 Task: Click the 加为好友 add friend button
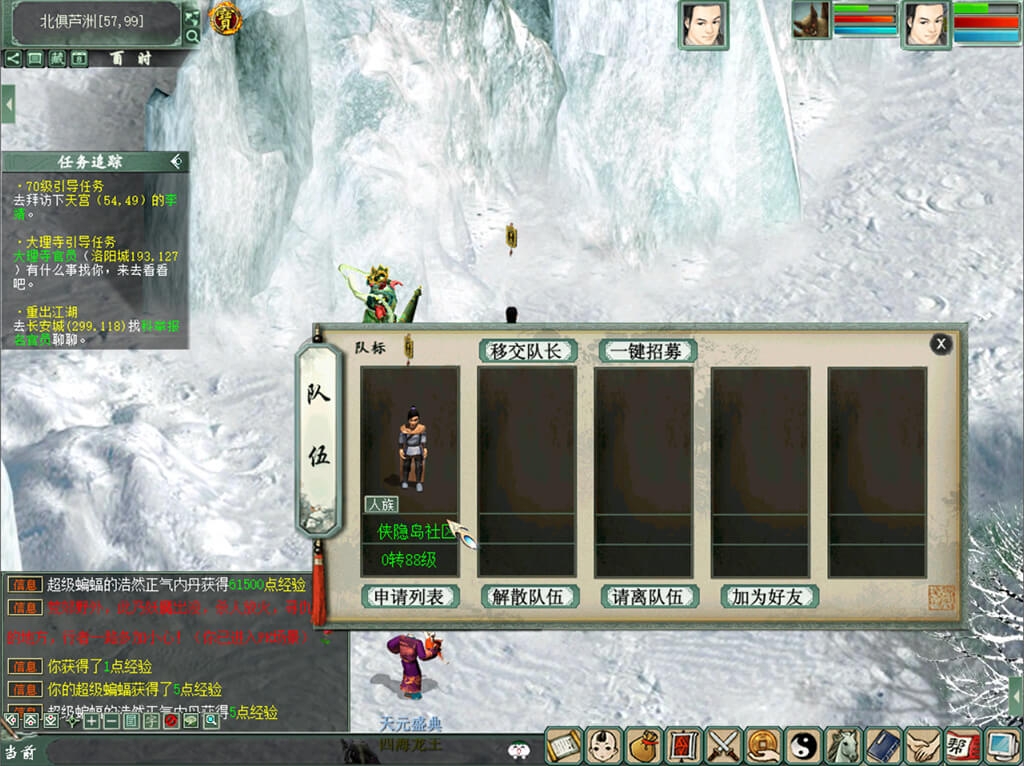(x=768, y=597)
